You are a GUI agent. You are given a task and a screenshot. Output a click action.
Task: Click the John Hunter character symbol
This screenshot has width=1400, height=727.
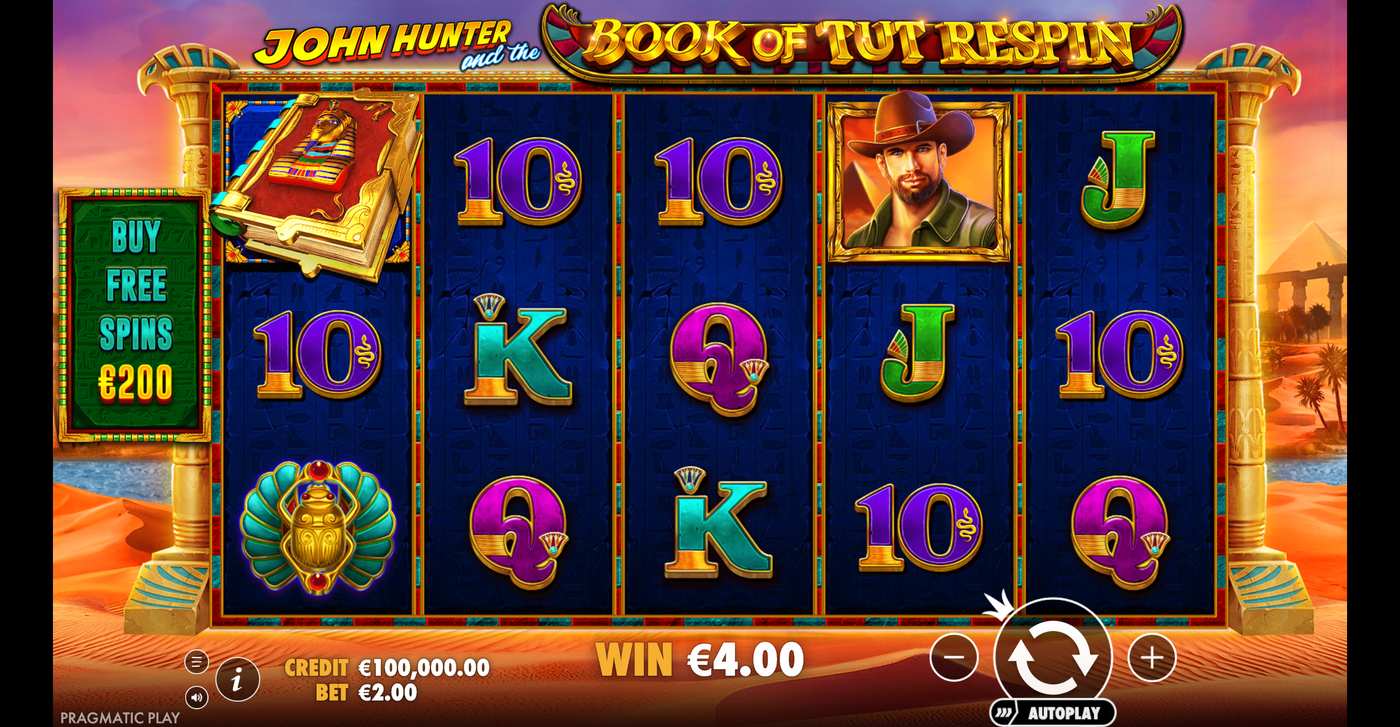coord(917,178)
